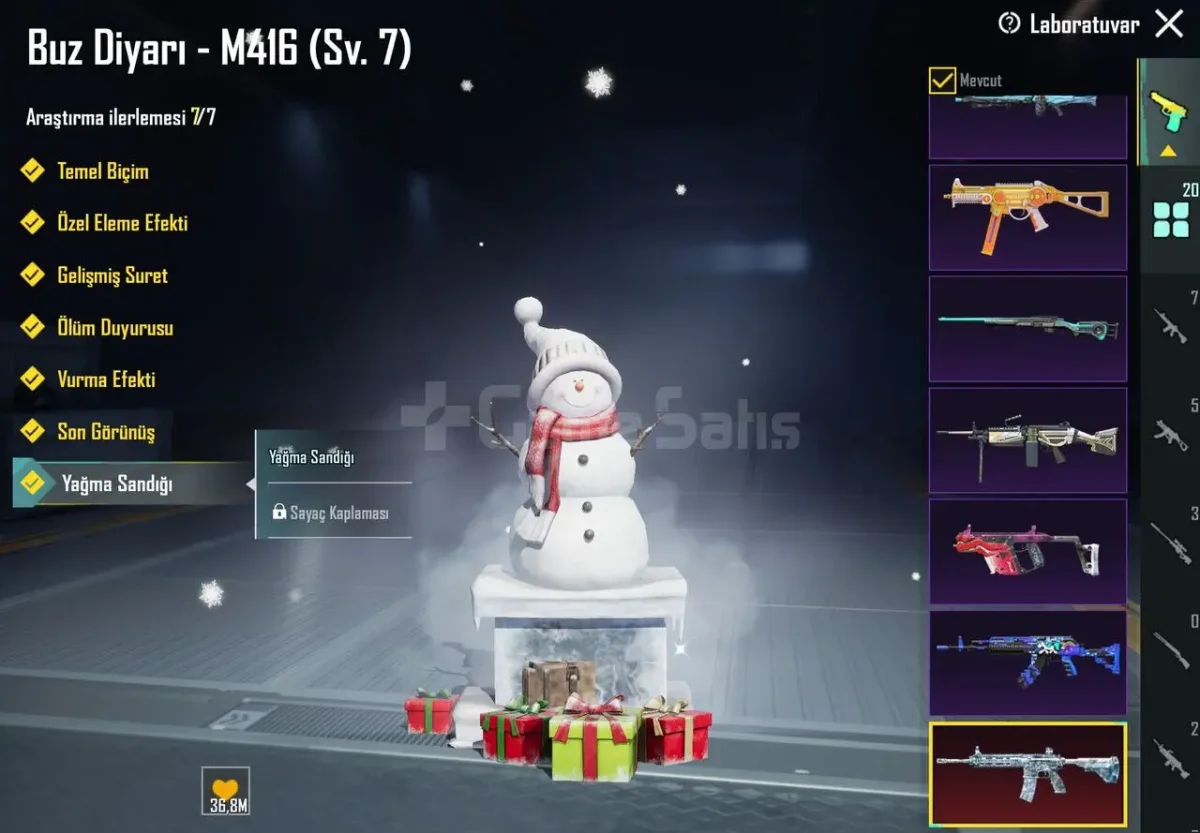This screenshot has width=1200, height=833.
Task: Select the orange UMP submachine gun skin
Action: pos(1027,217)
